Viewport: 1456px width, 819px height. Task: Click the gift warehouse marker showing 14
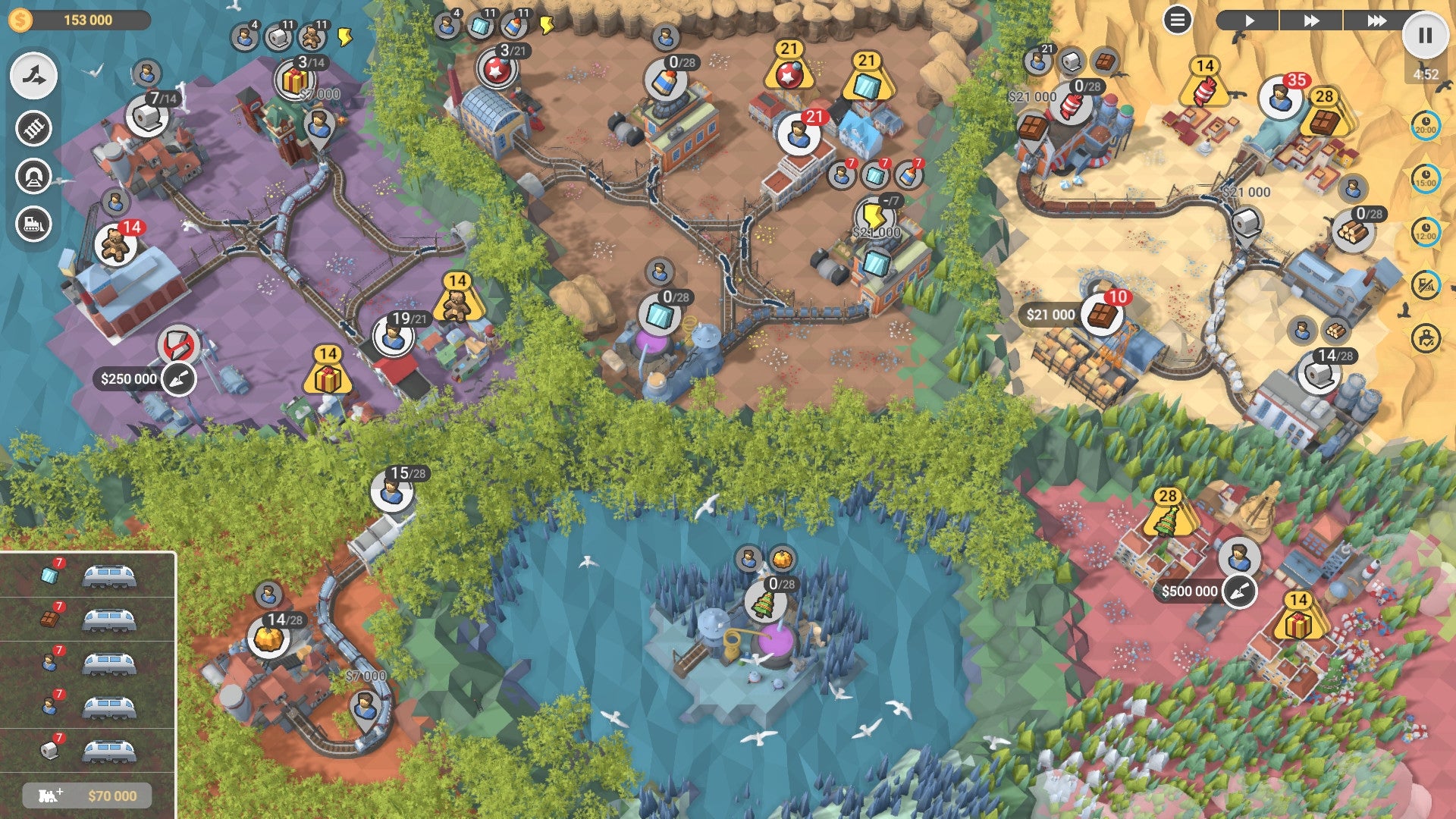328,379
